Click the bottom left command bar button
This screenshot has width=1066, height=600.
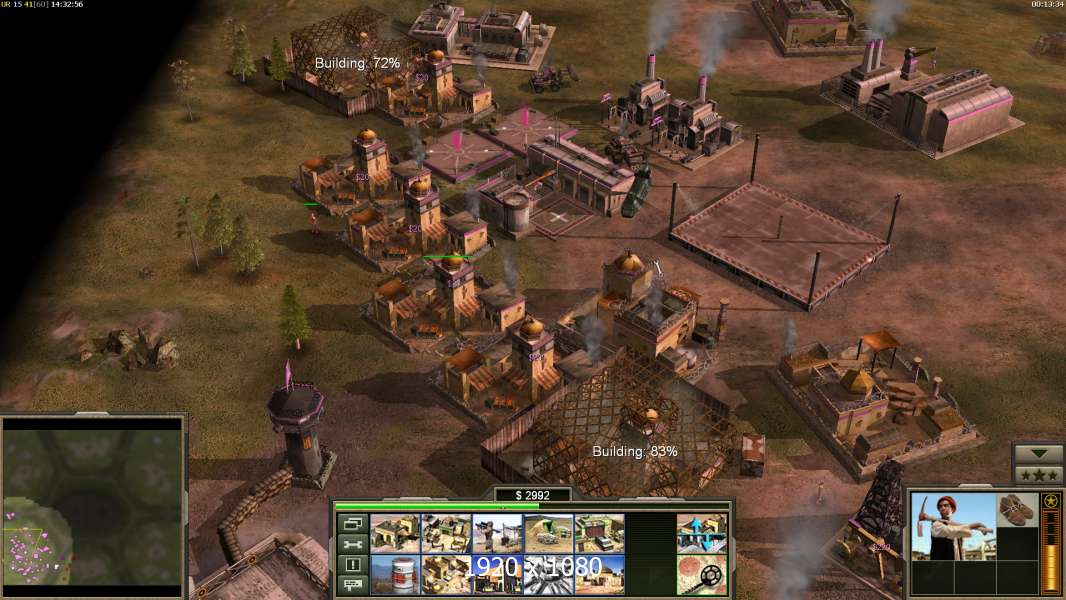coord(352,585)
